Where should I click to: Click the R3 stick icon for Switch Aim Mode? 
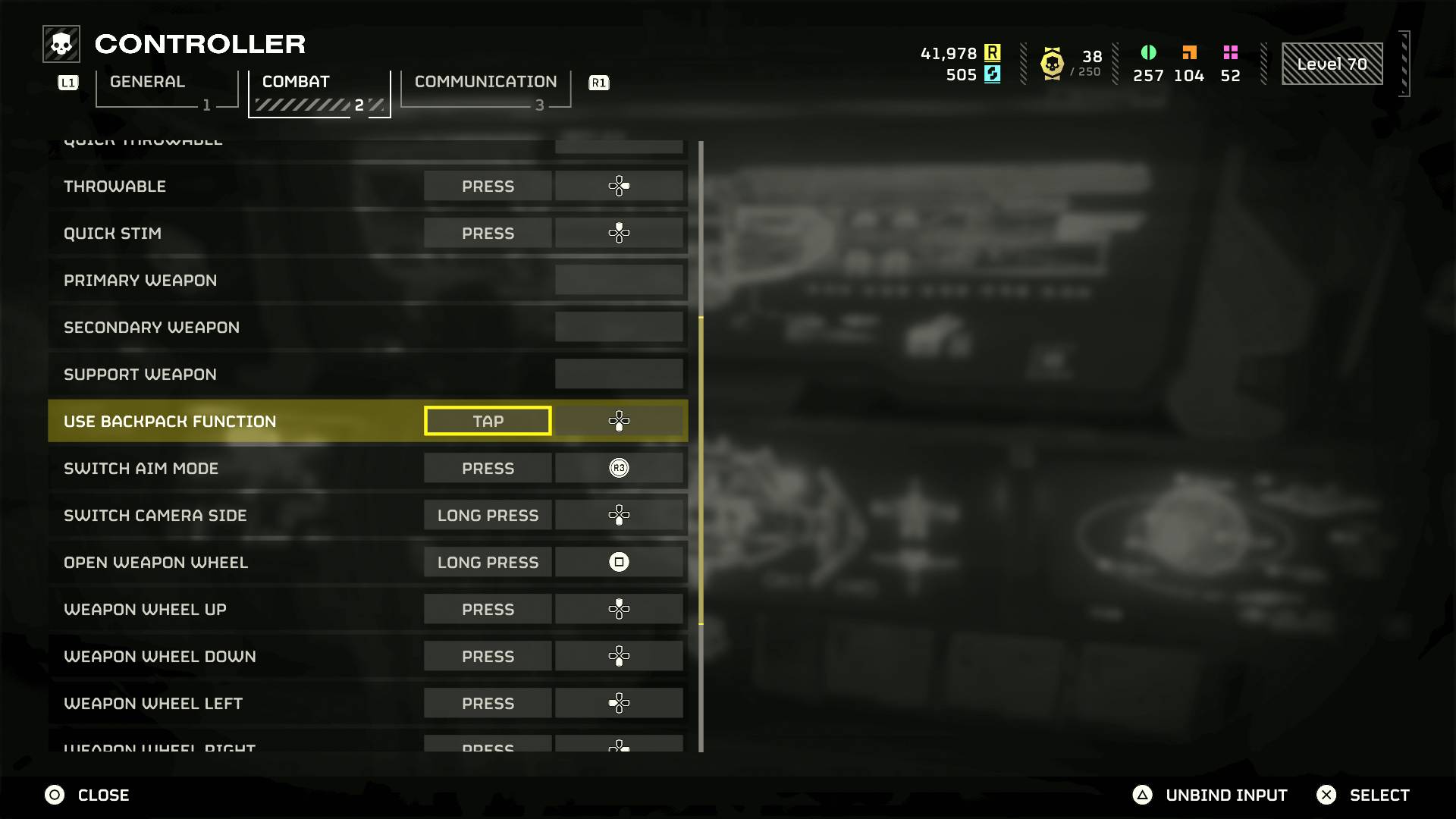pos(620,468)
